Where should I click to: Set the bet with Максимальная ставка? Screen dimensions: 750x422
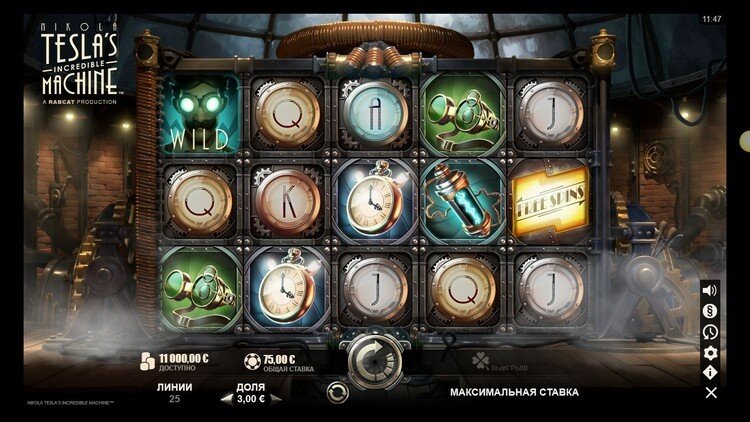(514, 392)
